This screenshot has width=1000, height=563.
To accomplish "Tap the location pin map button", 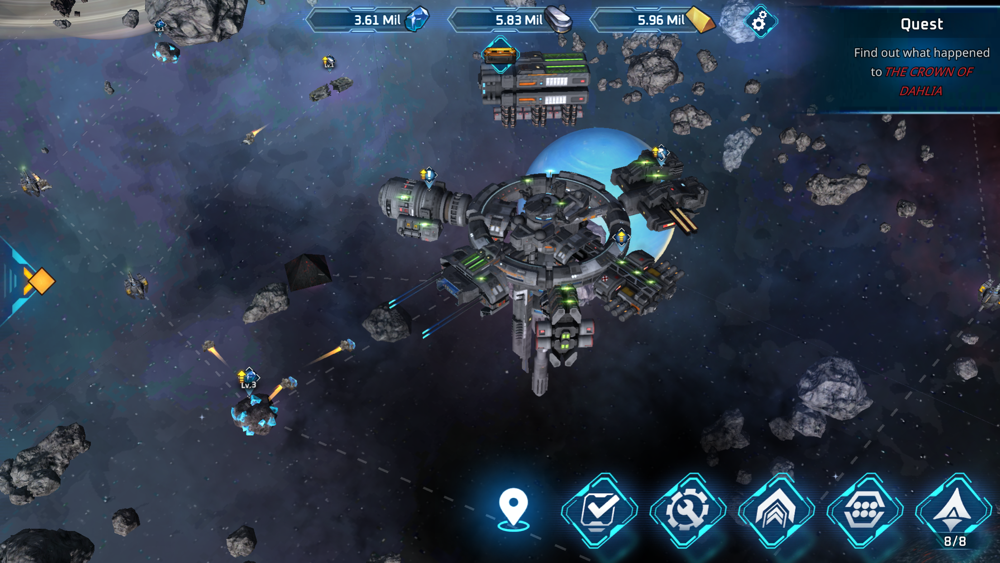I will coord(513,509).
